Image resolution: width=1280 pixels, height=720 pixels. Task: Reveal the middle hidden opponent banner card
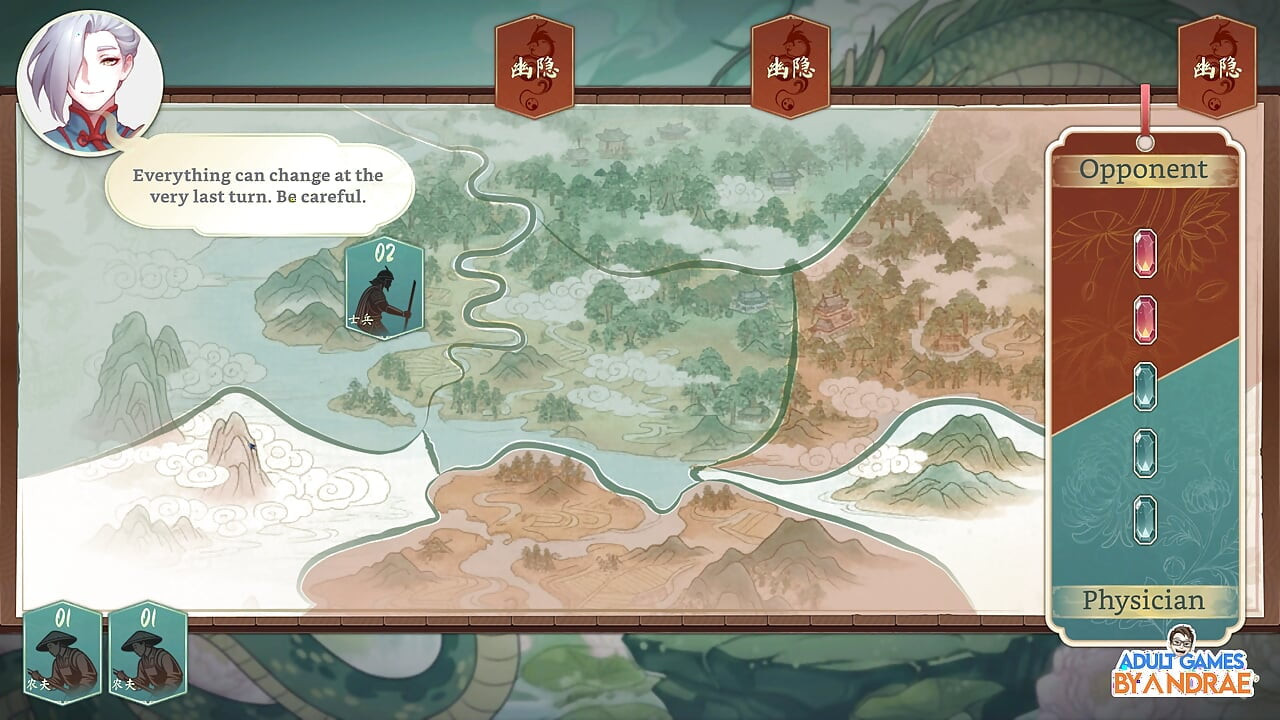[791, 63]
